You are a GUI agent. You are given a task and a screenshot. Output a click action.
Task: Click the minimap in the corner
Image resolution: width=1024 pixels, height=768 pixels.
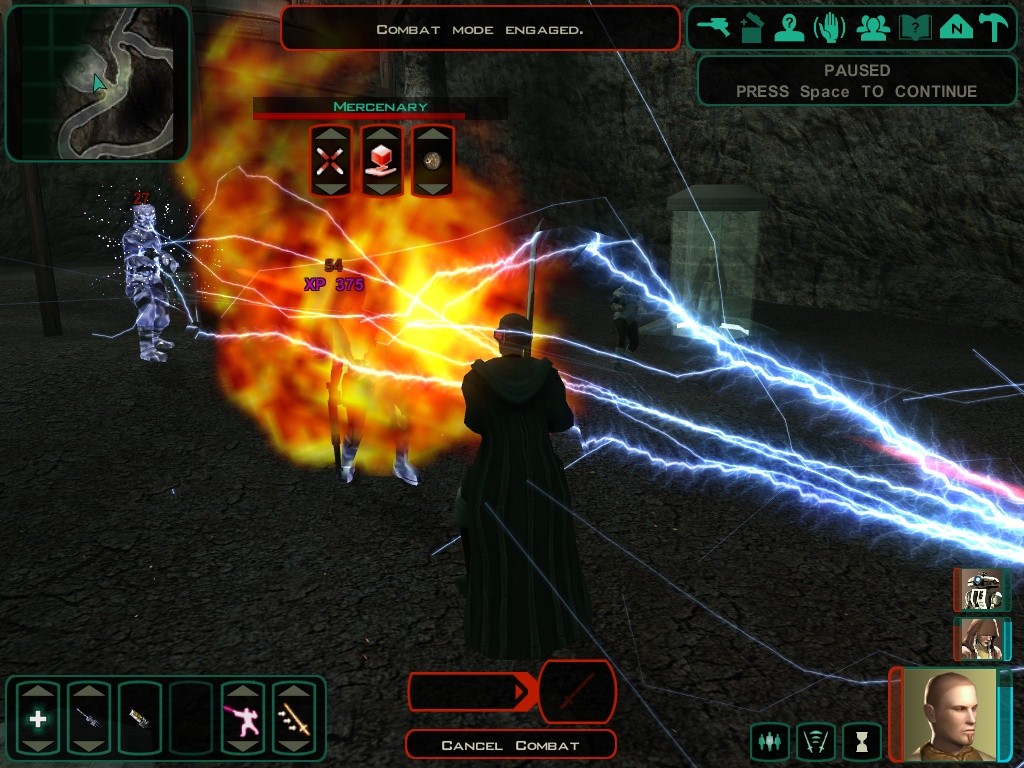[x=97, y=83]
